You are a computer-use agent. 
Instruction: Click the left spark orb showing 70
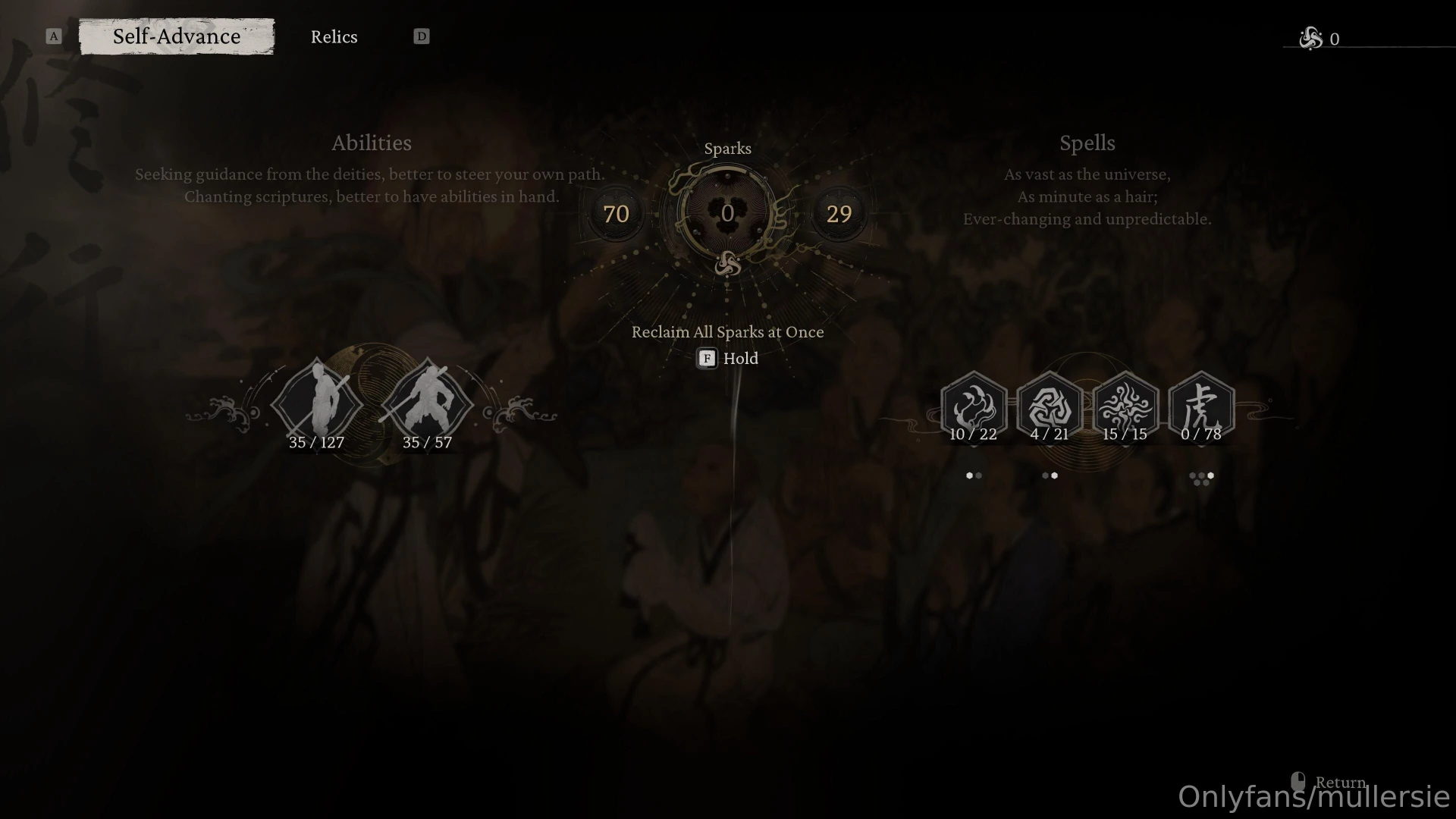coord(616,215)
